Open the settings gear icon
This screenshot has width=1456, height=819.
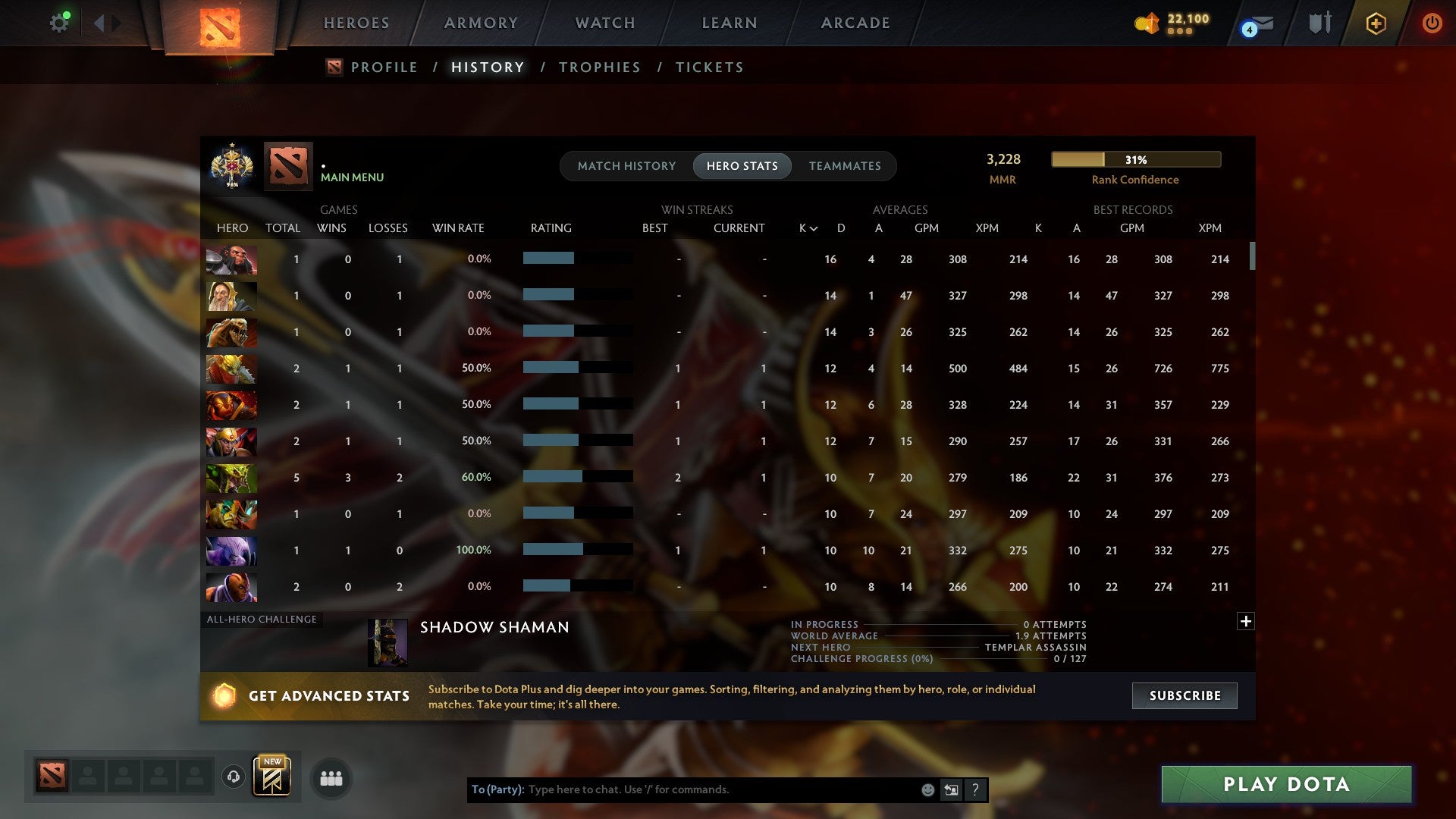tap(60, 22)
